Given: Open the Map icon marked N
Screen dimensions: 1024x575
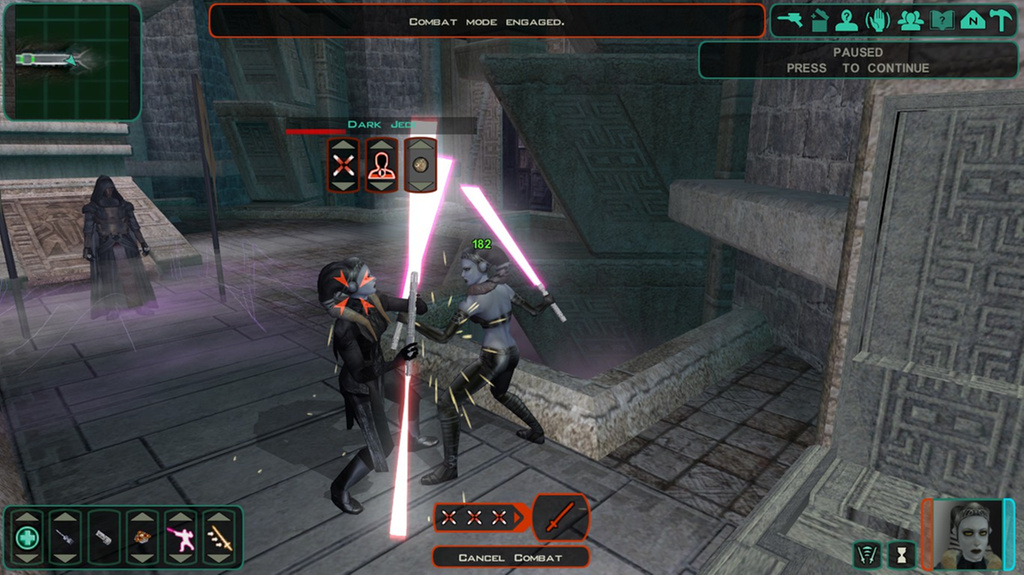Looking at the screenshot, I should pos(971,20).
